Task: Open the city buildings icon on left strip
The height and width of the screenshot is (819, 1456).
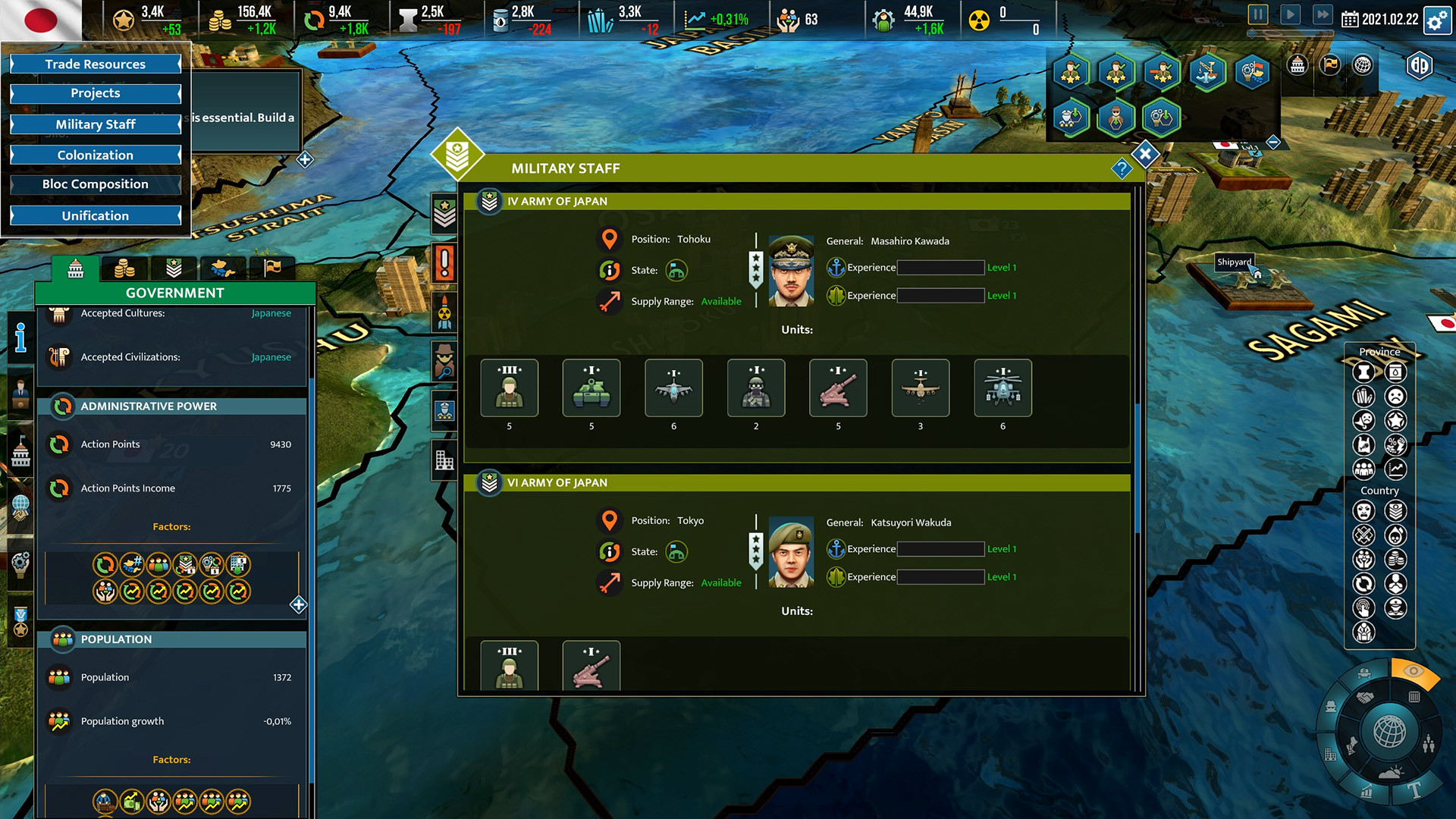Action: [x=446, y=460]
